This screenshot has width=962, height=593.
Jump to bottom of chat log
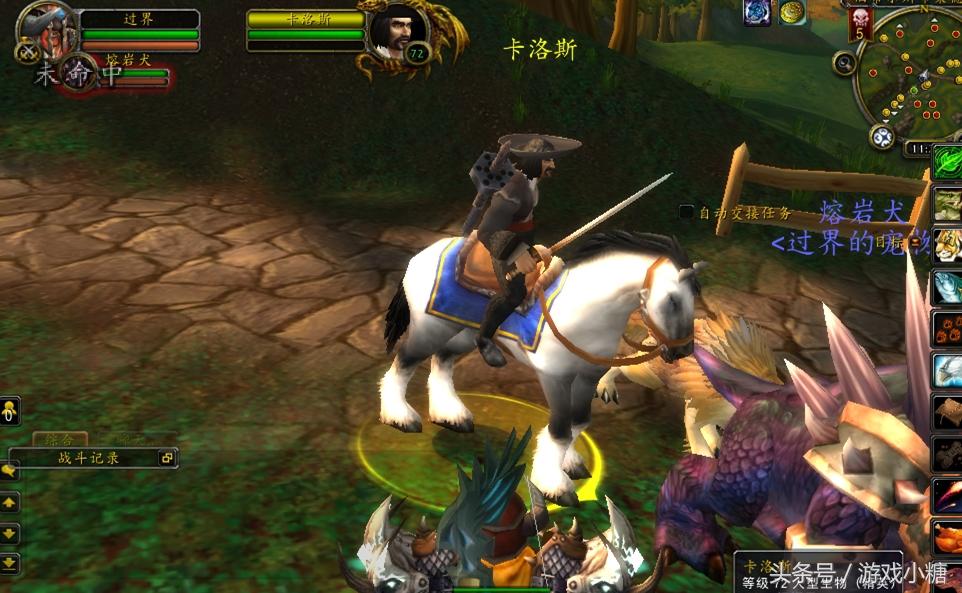(9, 563)
